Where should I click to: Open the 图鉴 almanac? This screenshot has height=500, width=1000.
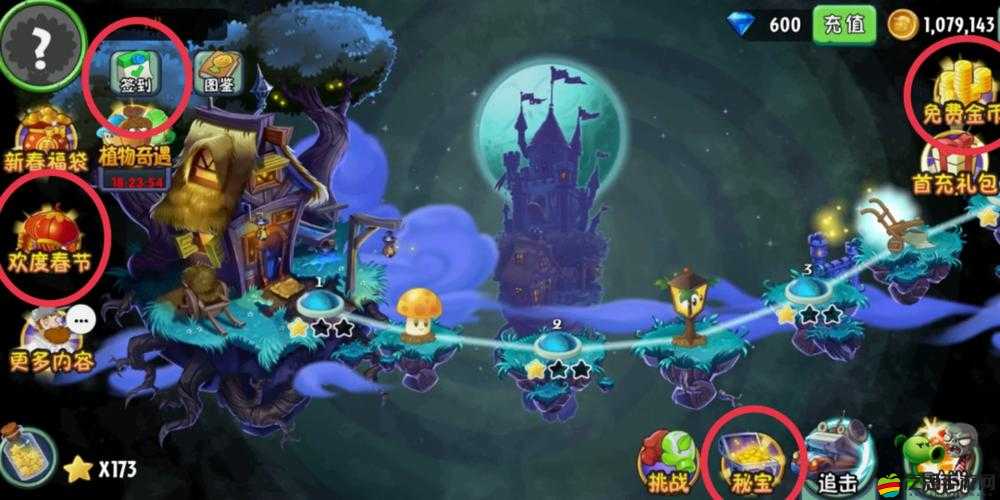click(x=219, y=72)
